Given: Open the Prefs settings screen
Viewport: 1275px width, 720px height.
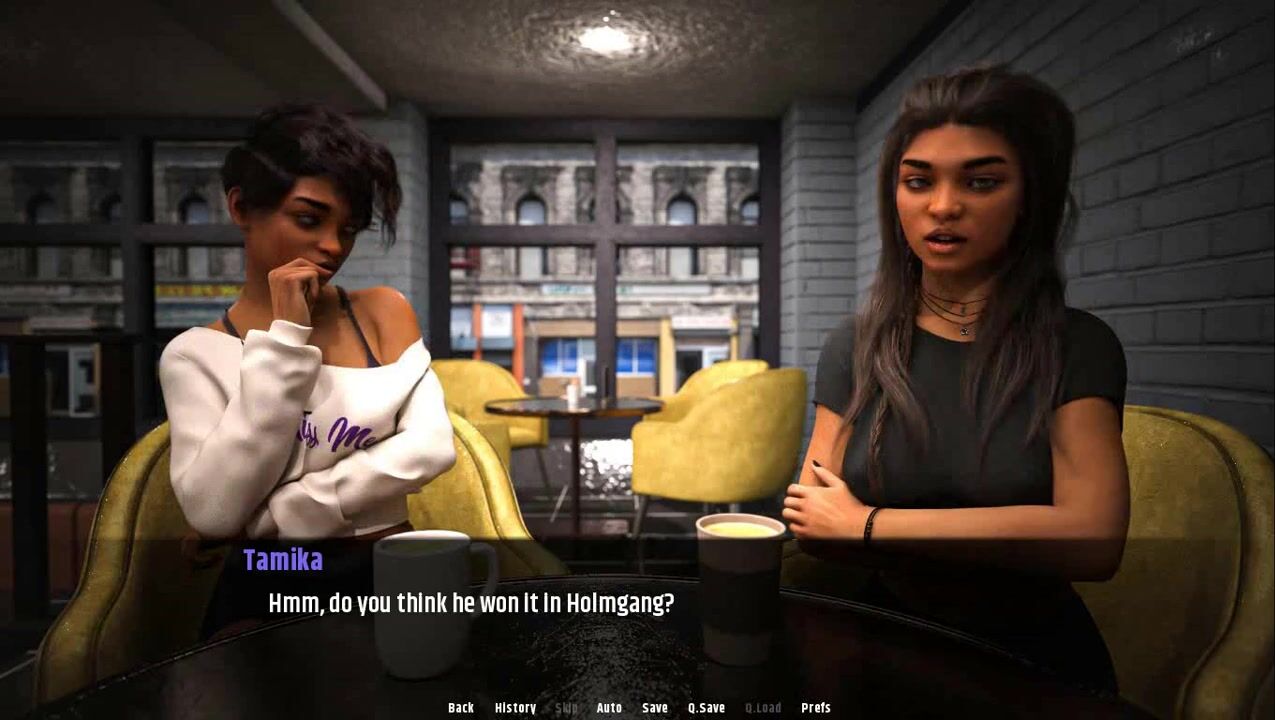Looking at the screenshot, I should [x=816, y=708].
